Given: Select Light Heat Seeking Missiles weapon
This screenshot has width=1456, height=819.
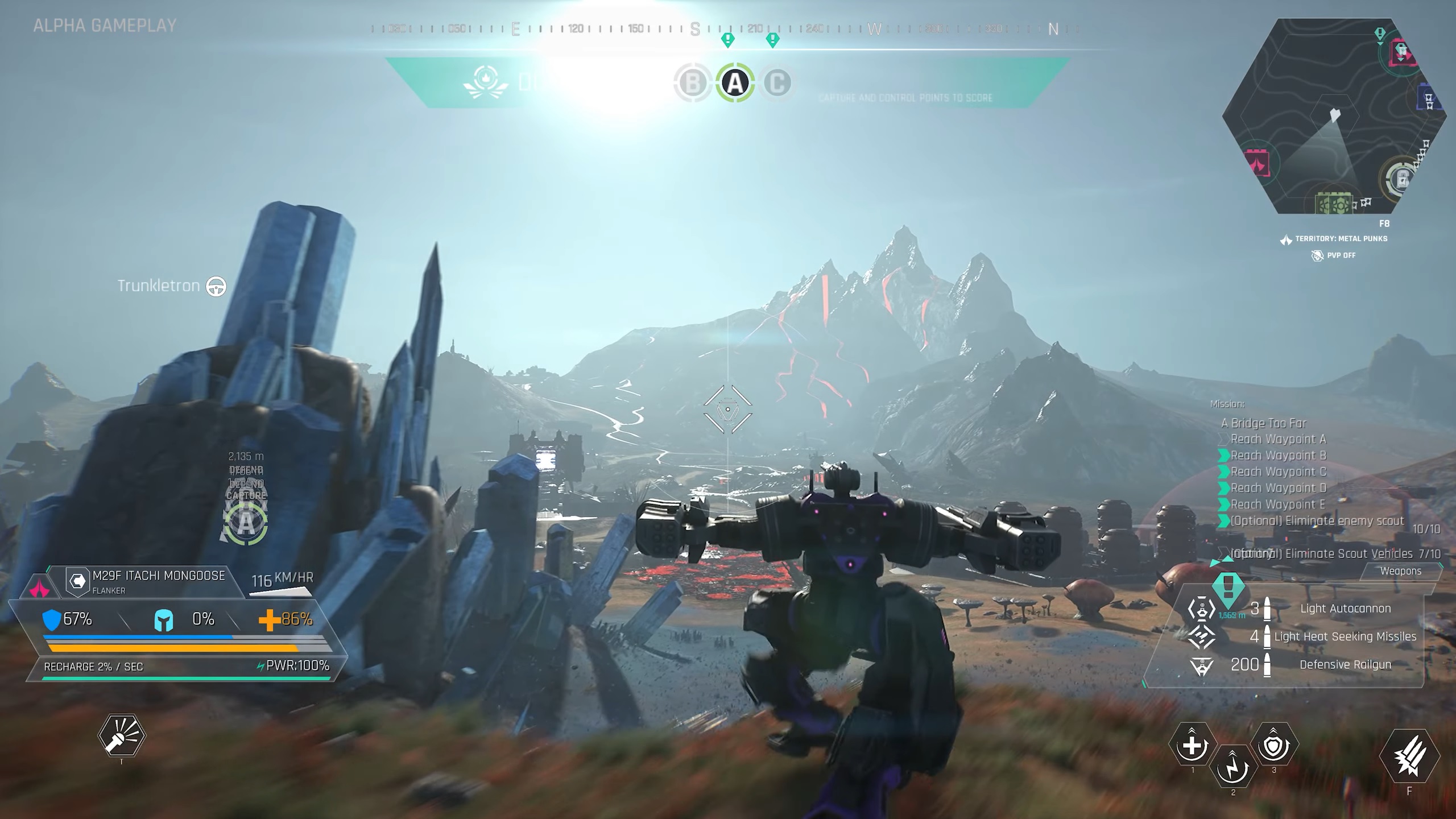Looking at the screenshot, I should (x=1345, y=636).
